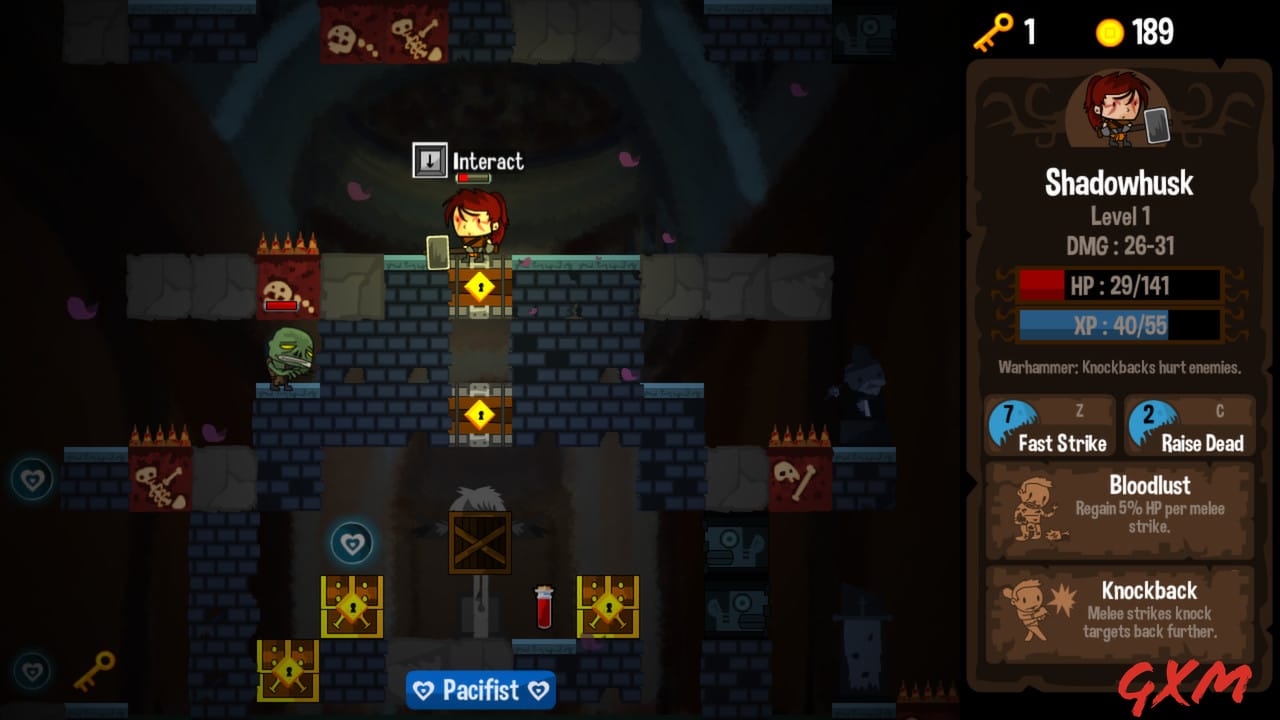
Task: Toggle the heart icon left of Pacifist
Action: pyautogui.click(x=423, y=690)
